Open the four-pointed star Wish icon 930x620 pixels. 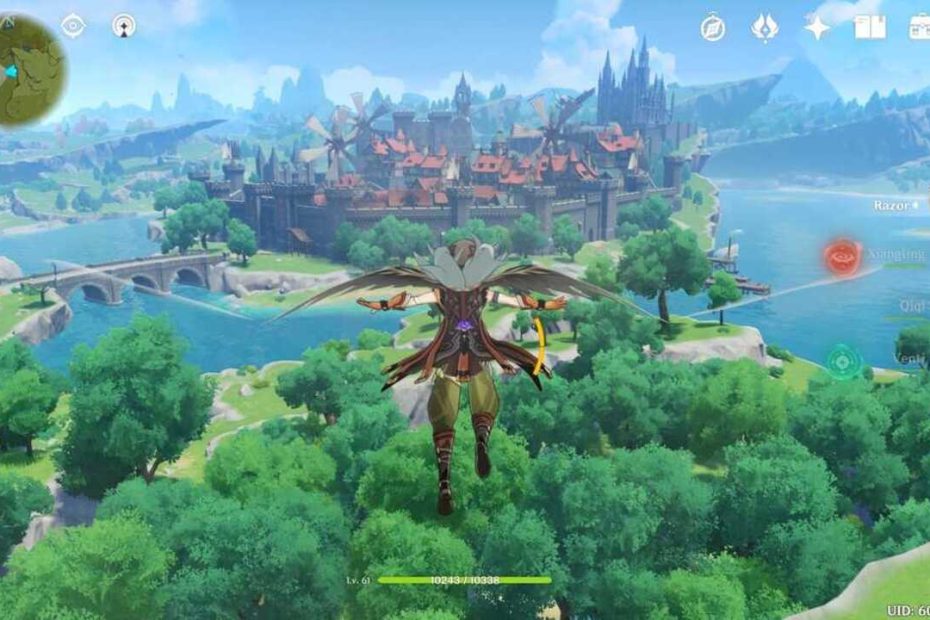pos(817,27)
